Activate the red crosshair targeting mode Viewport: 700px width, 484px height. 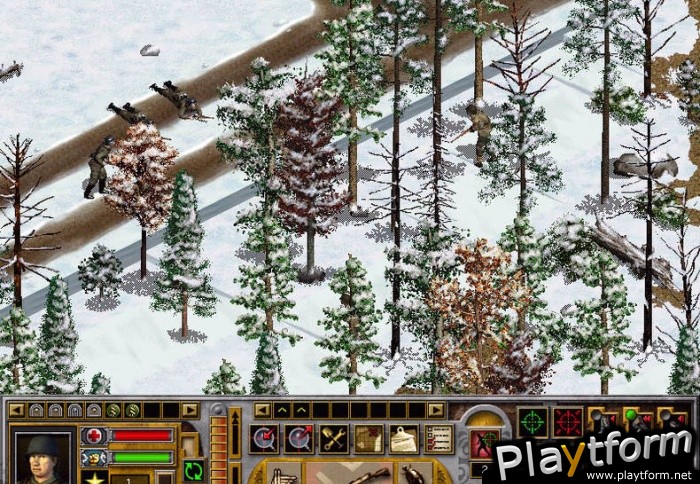pos(568,422)
